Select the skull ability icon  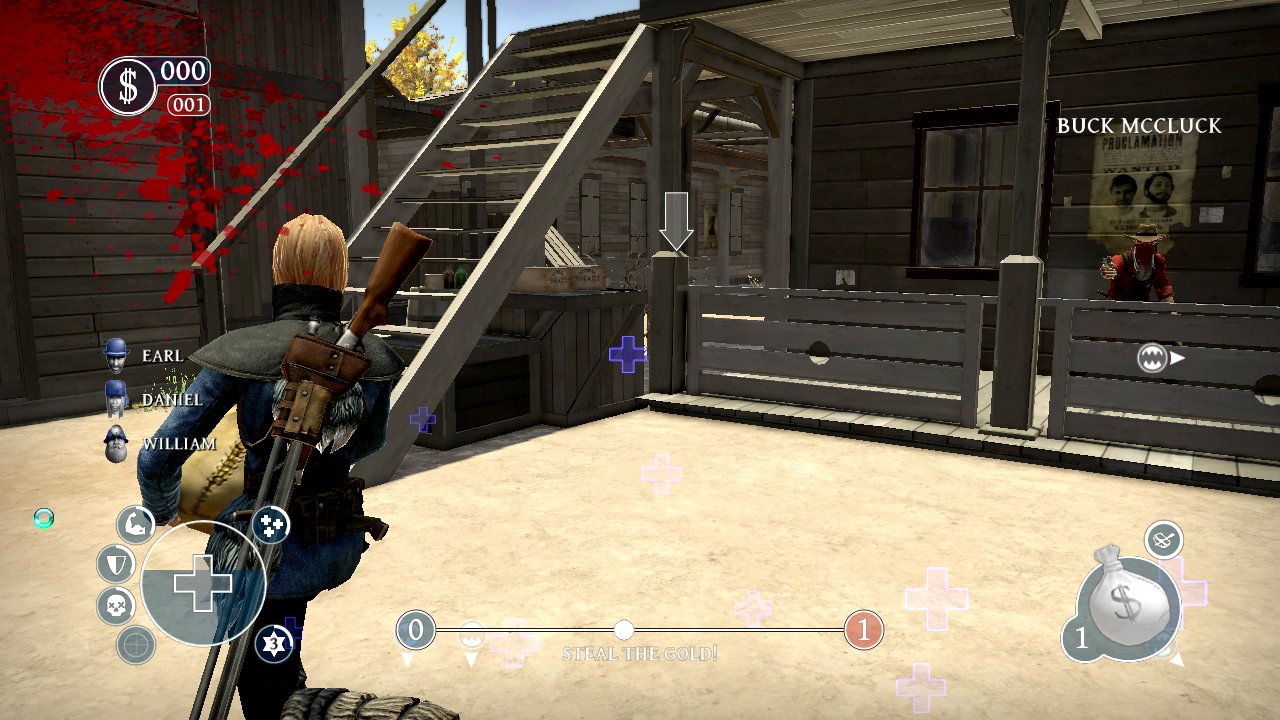116,605
